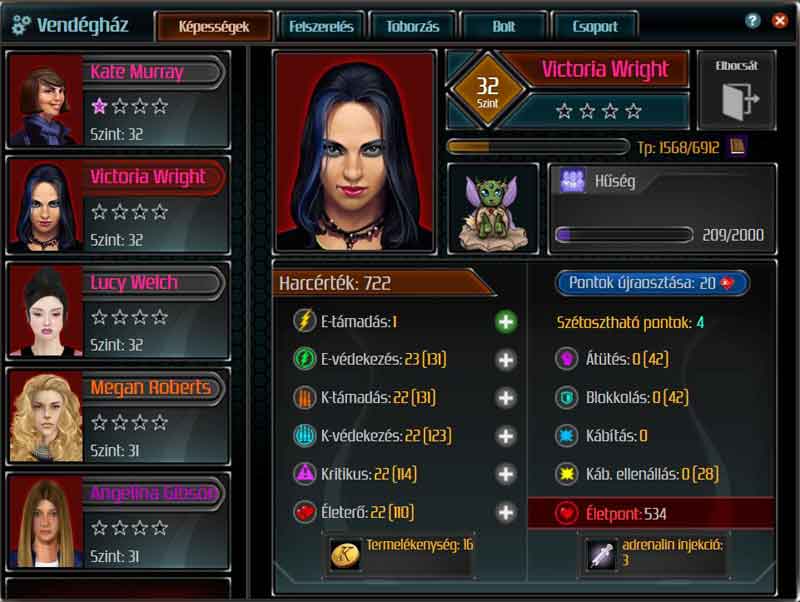Increase the E-védekezés stat
This screenshot has width=800, height=602.
point(506,360)
